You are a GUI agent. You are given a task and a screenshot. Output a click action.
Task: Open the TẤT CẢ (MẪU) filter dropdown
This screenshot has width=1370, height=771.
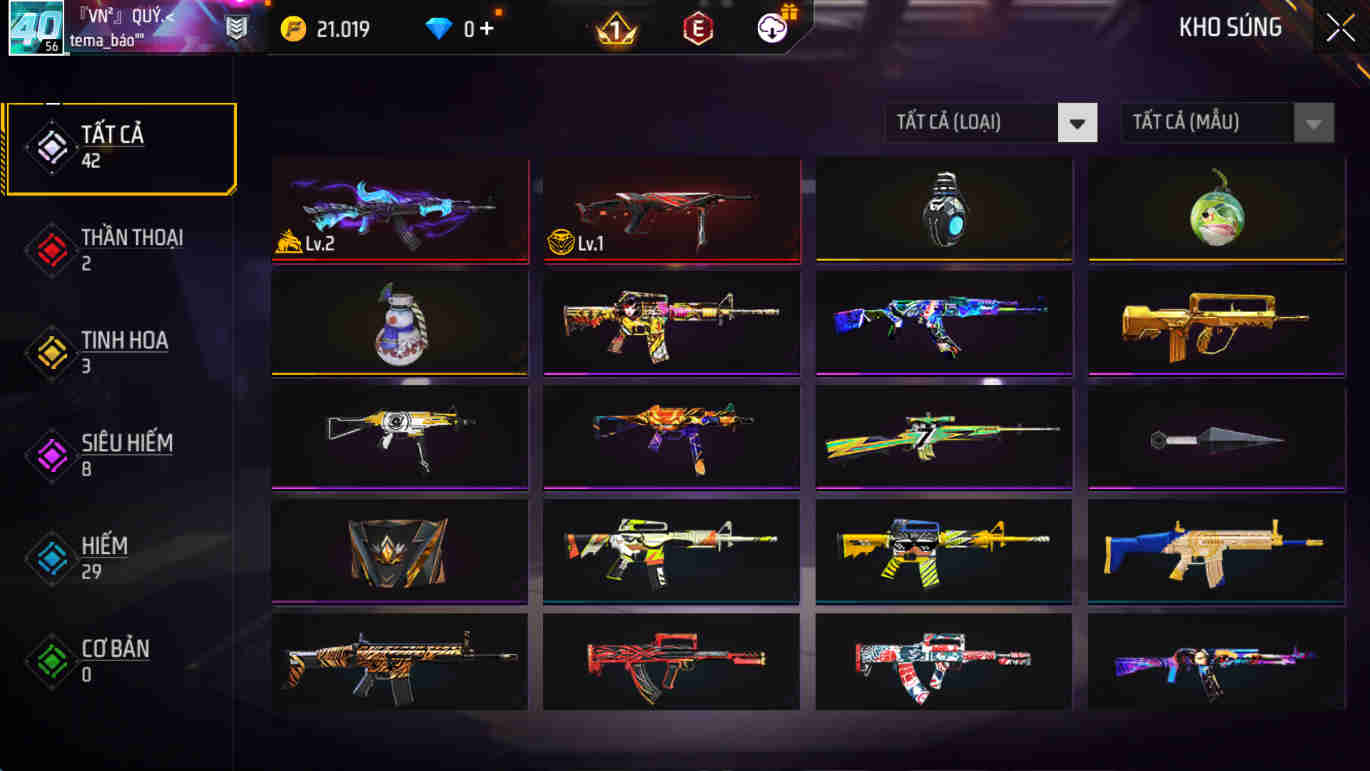pyautogui.click(x=1210, y=122)
